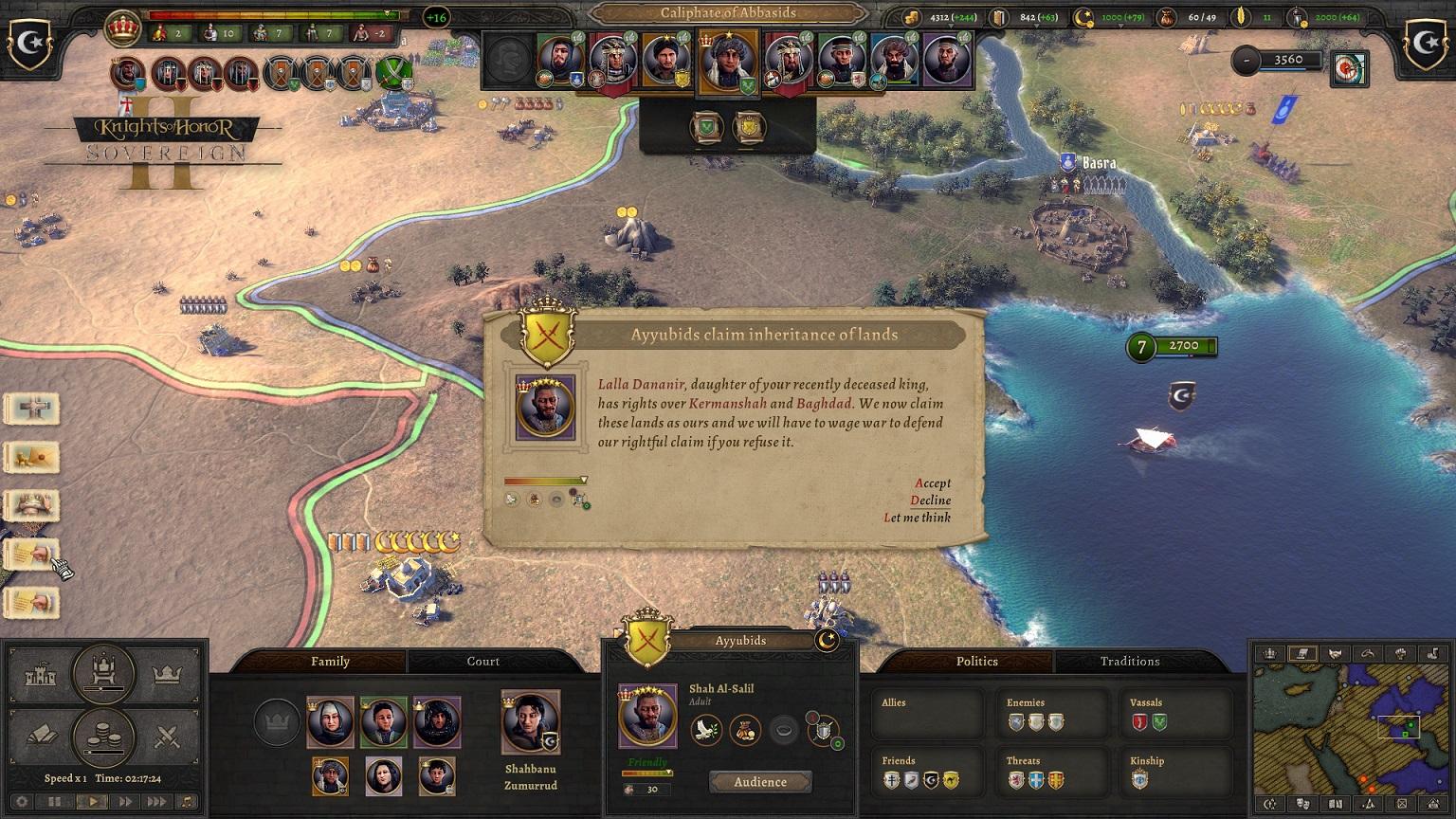The width and height of the screenshot is (1456, 819).
Task: Choose the Let me think option
Action: [x=917, y=517]
